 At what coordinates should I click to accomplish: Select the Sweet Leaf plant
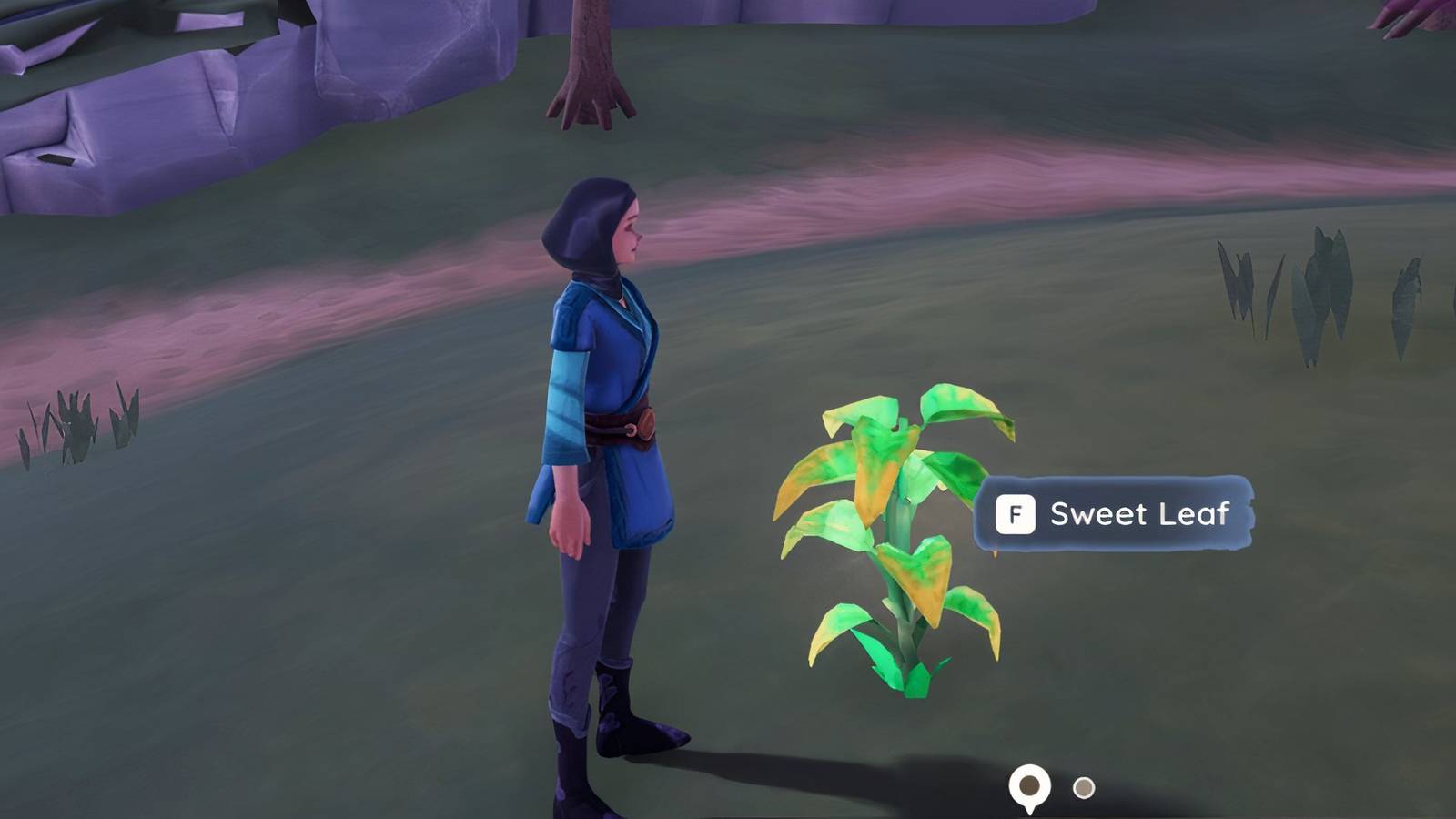(x=901, y=528)
